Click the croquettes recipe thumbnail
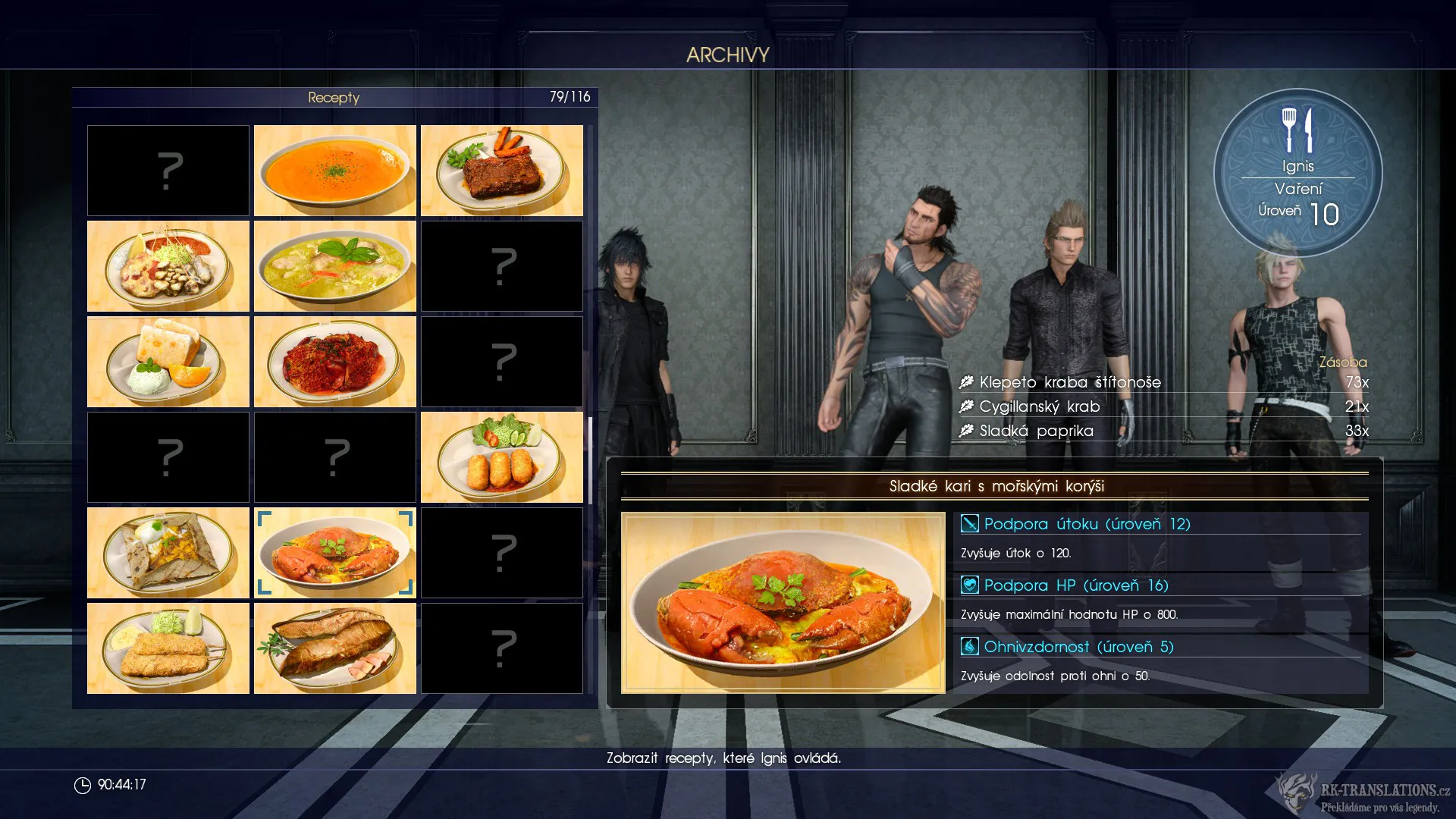The image size is (1456, 819). pyautogui.click(x=501, y=457)
